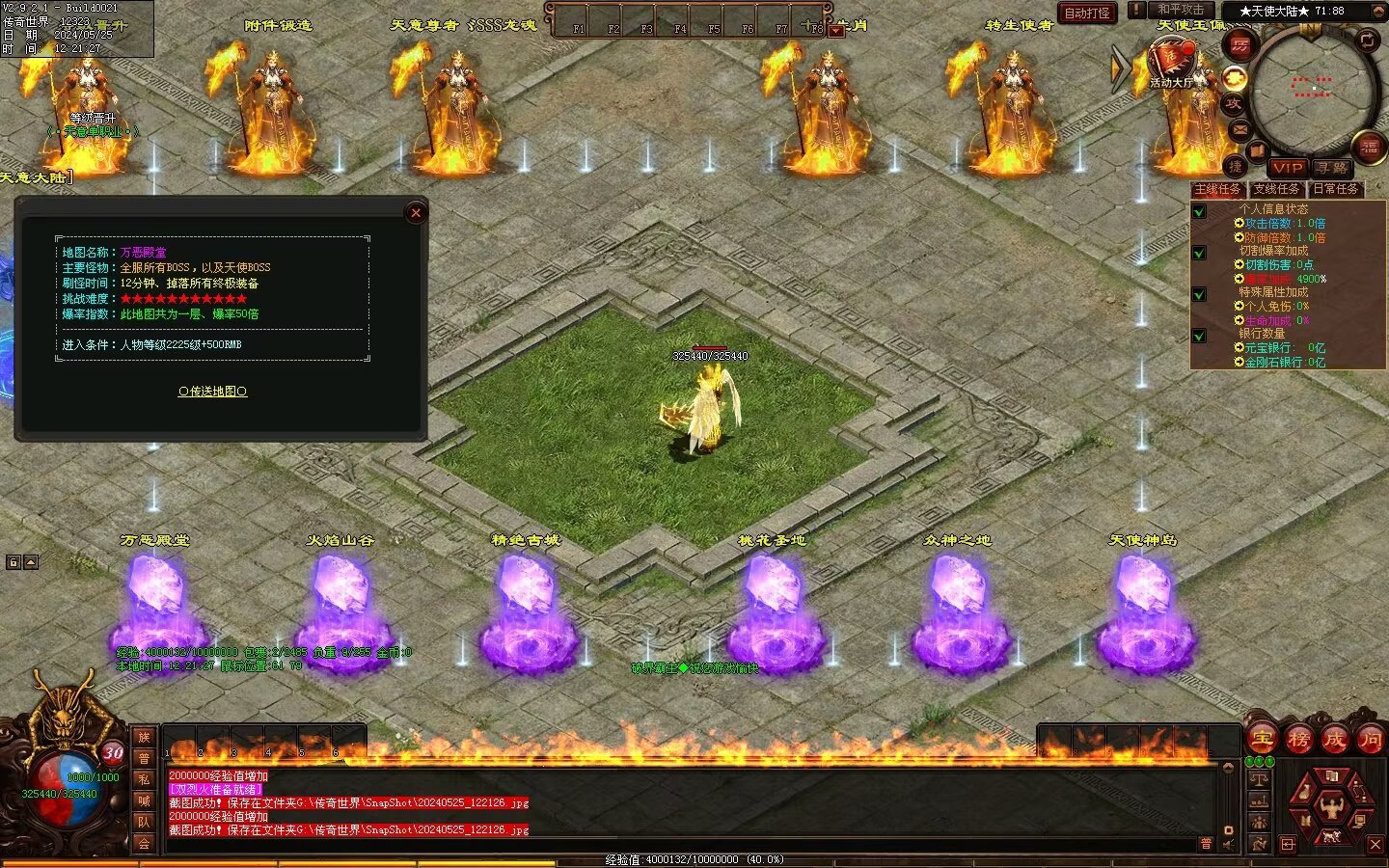Switch to 主线任务 main quest tab

pyautogui.click(x=1217, y=189)
